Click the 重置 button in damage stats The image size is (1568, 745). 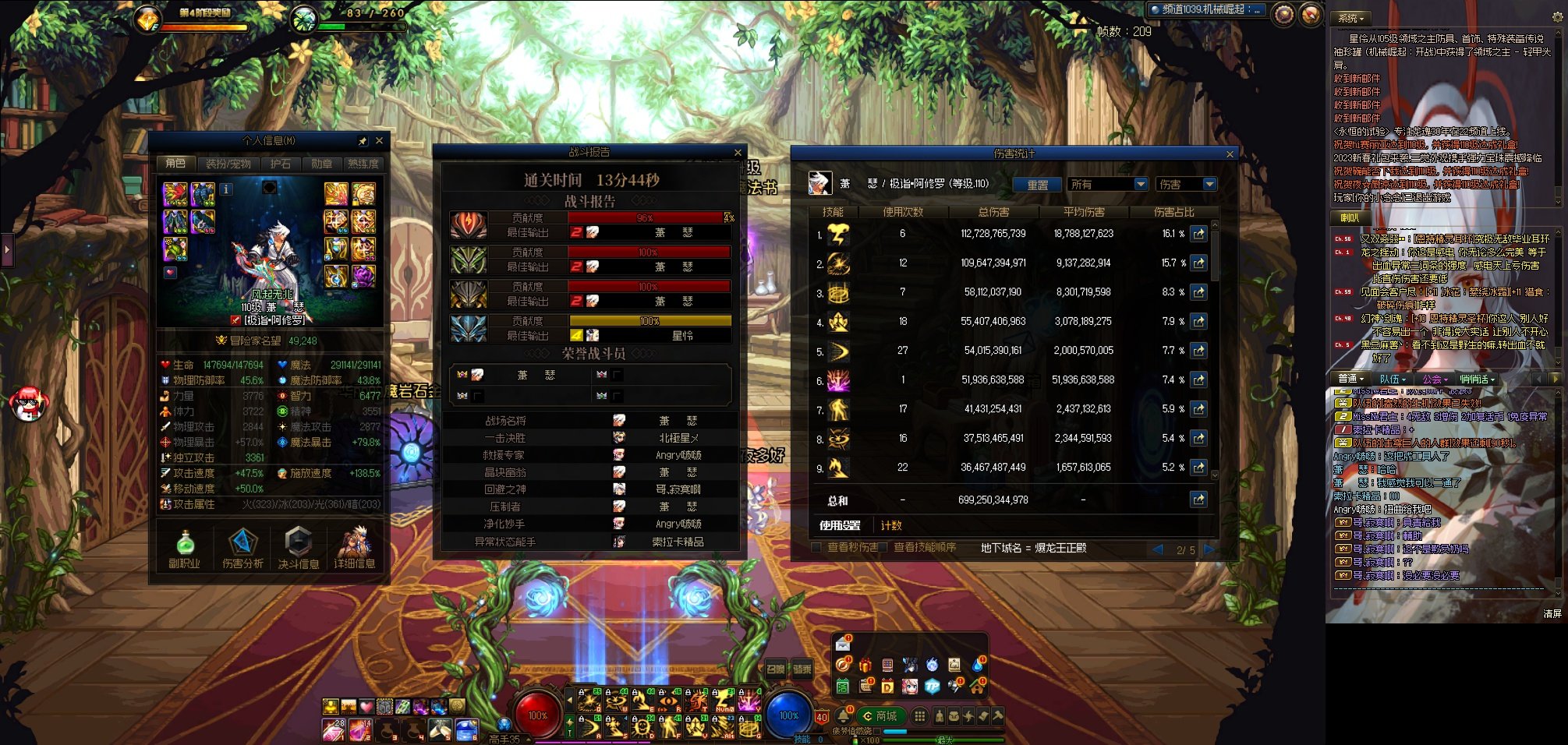click(1037, 185)
